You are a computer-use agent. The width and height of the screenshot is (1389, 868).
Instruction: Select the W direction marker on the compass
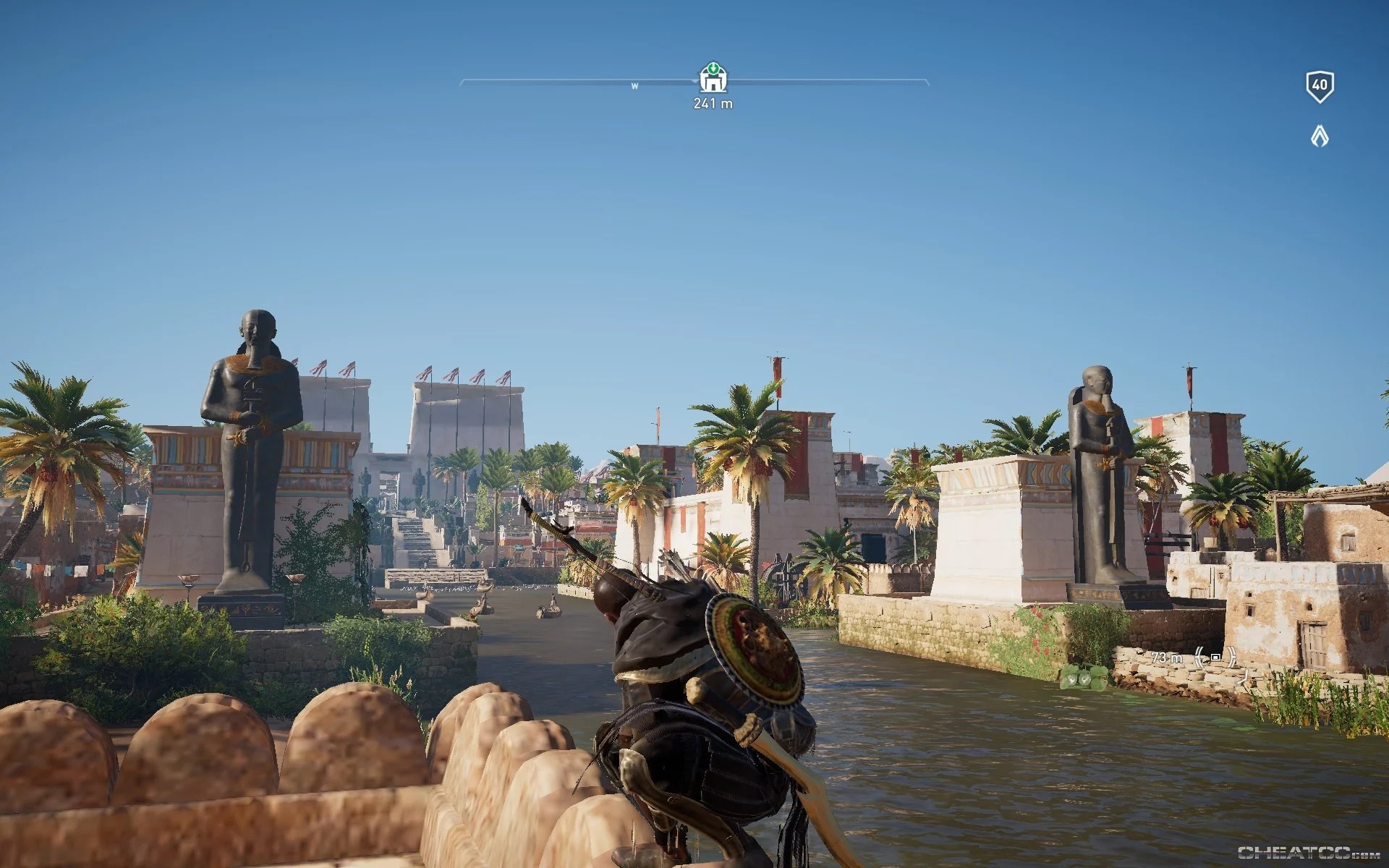(x=634, y=86)
